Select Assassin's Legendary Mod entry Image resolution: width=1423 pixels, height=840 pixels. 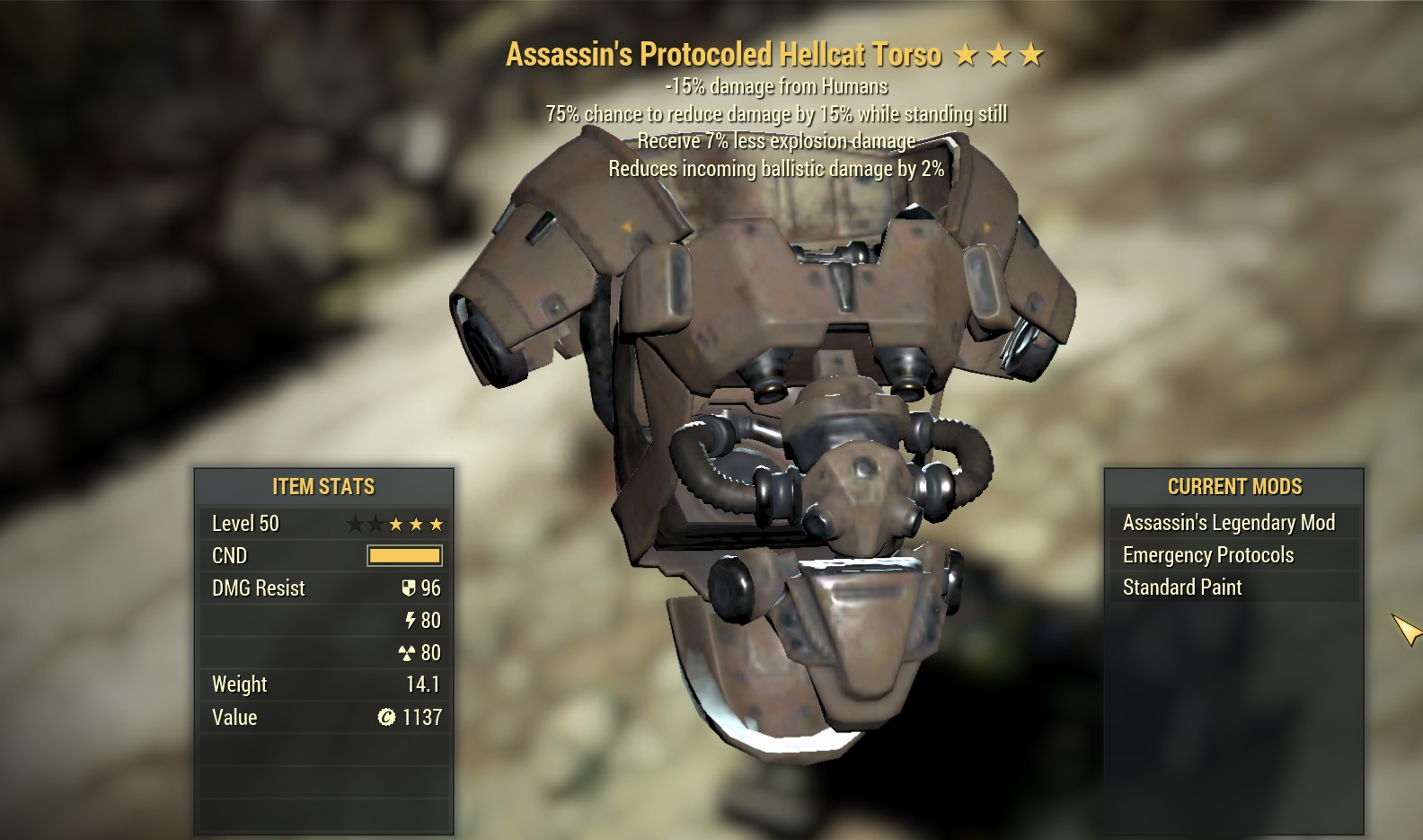1228,523
